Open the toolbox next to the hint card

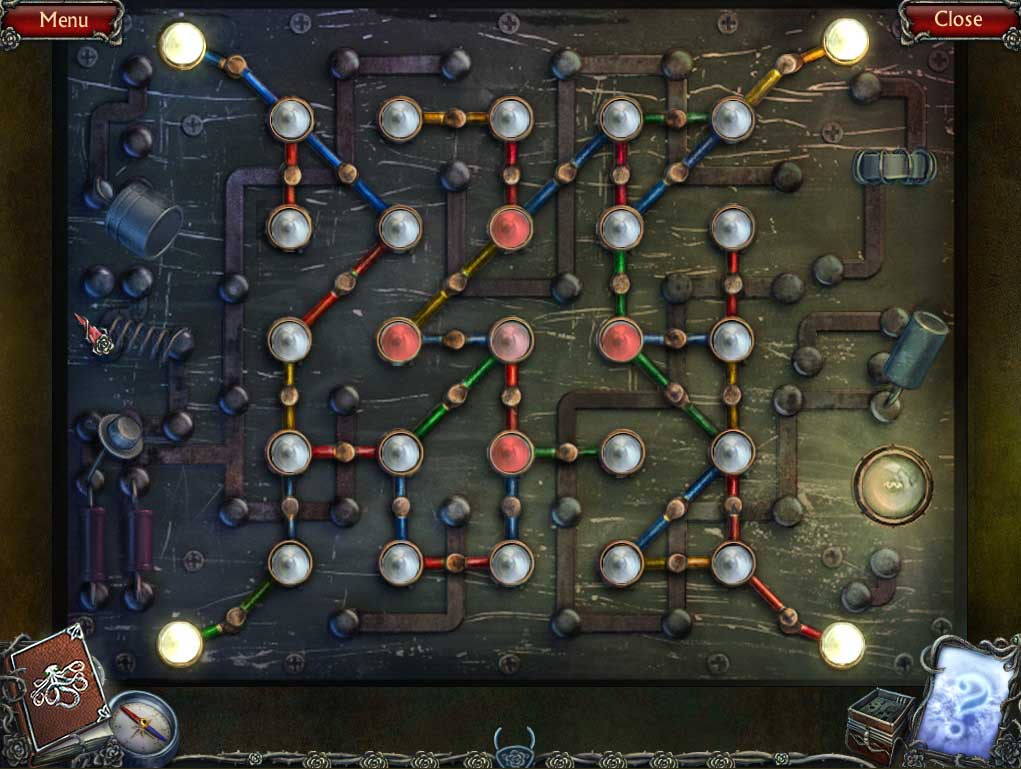pyautogui.click(x=878, y=724)
